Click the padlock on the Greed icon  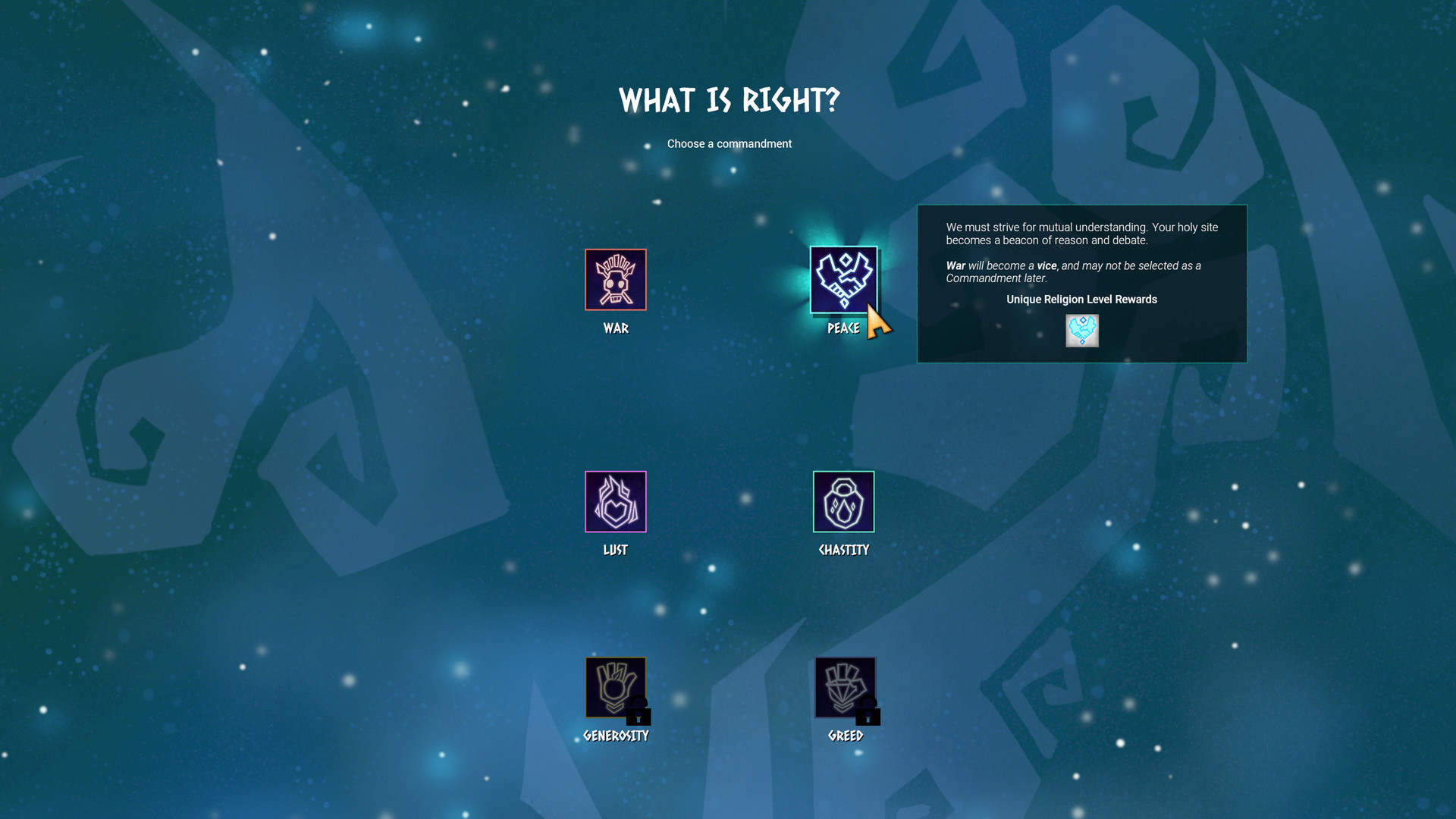coord(868,713)
